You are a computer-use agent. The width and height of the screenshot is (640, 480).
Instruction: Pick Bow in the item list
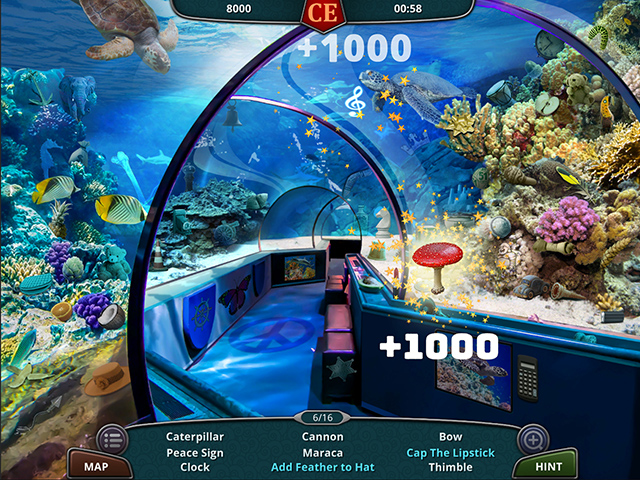pyautogui.click(x=450, y=437)
